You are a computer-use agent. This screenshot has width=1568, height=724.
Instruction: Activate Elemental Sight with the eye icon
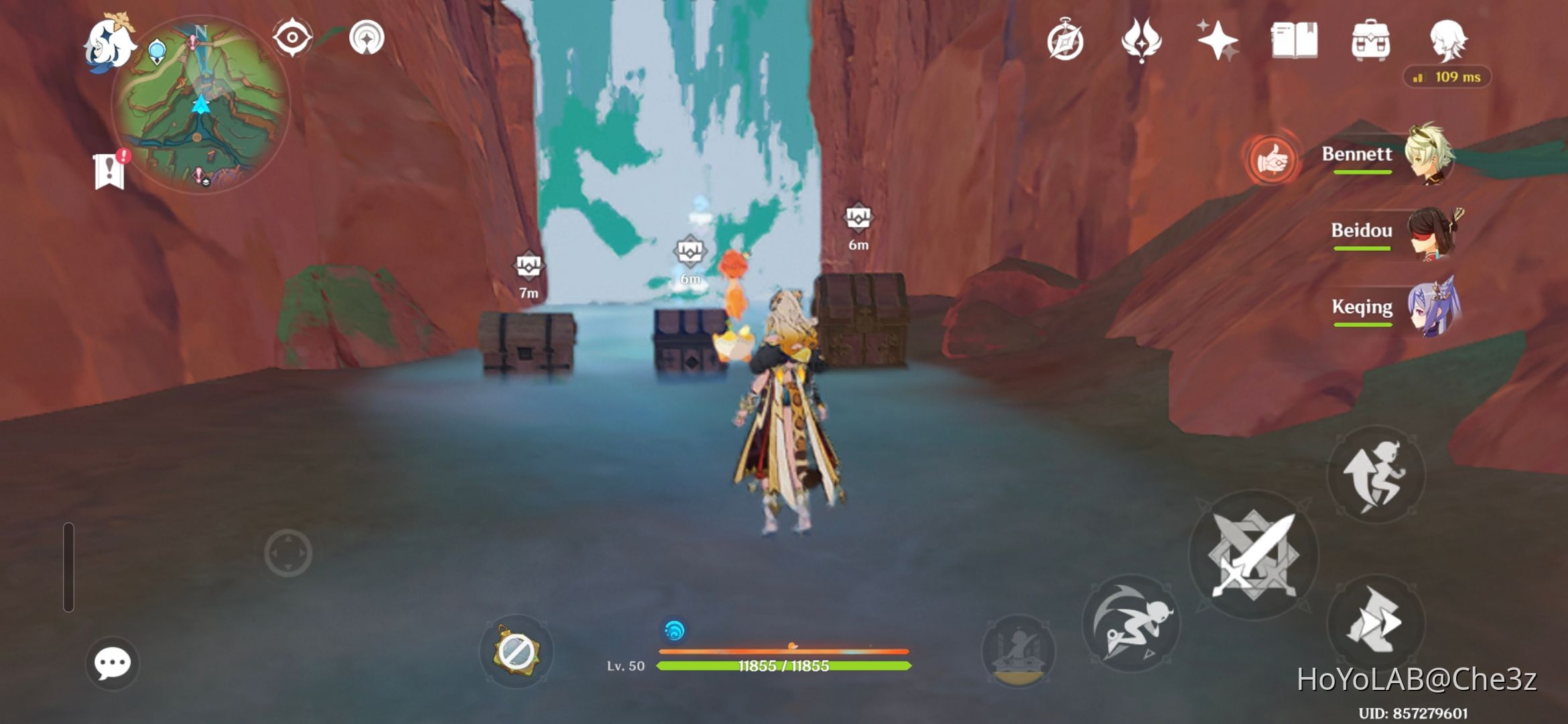[292, 38]
